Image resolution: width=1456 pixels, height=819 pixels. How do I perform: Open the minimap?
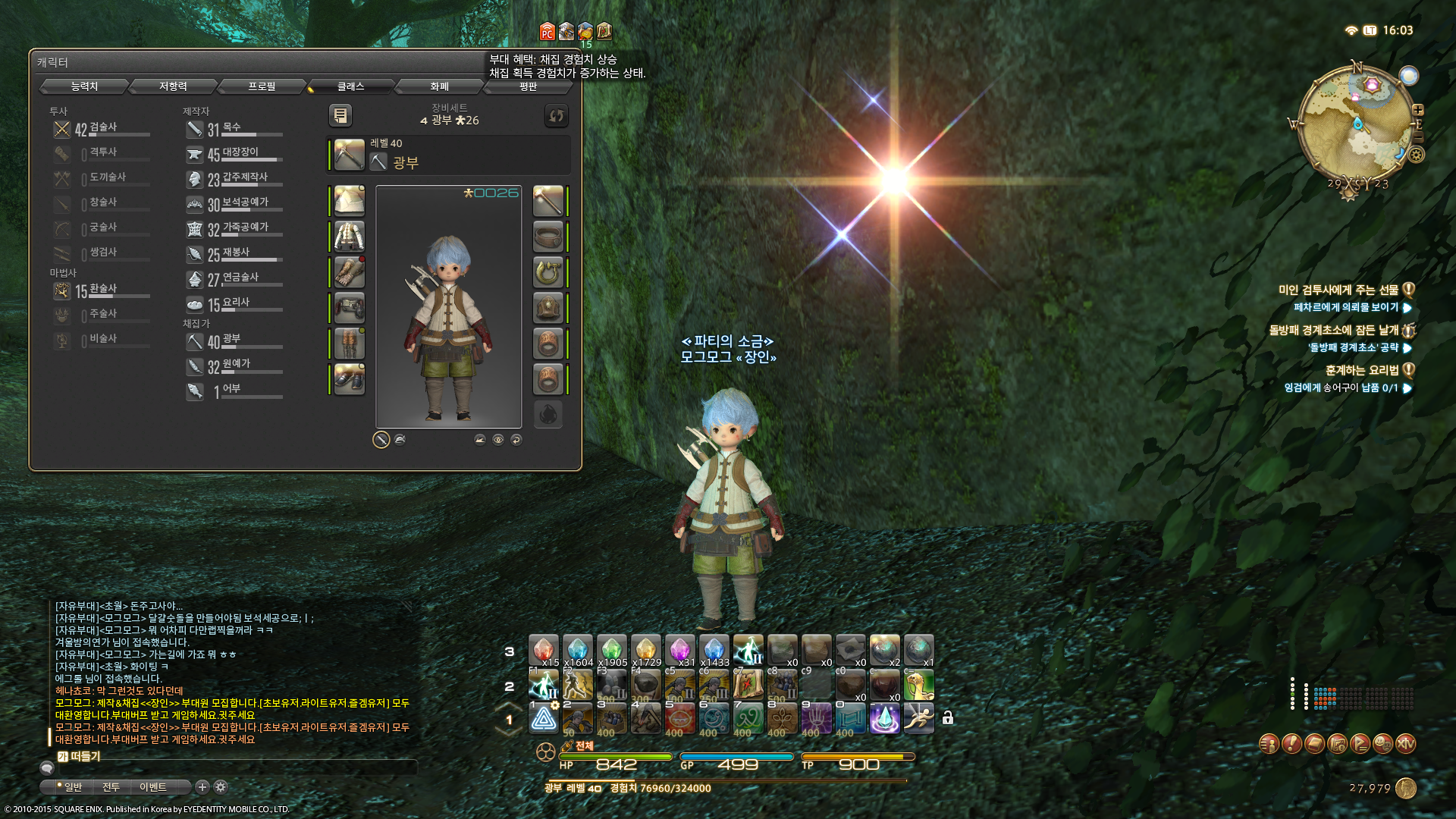tap(1355, 127)
